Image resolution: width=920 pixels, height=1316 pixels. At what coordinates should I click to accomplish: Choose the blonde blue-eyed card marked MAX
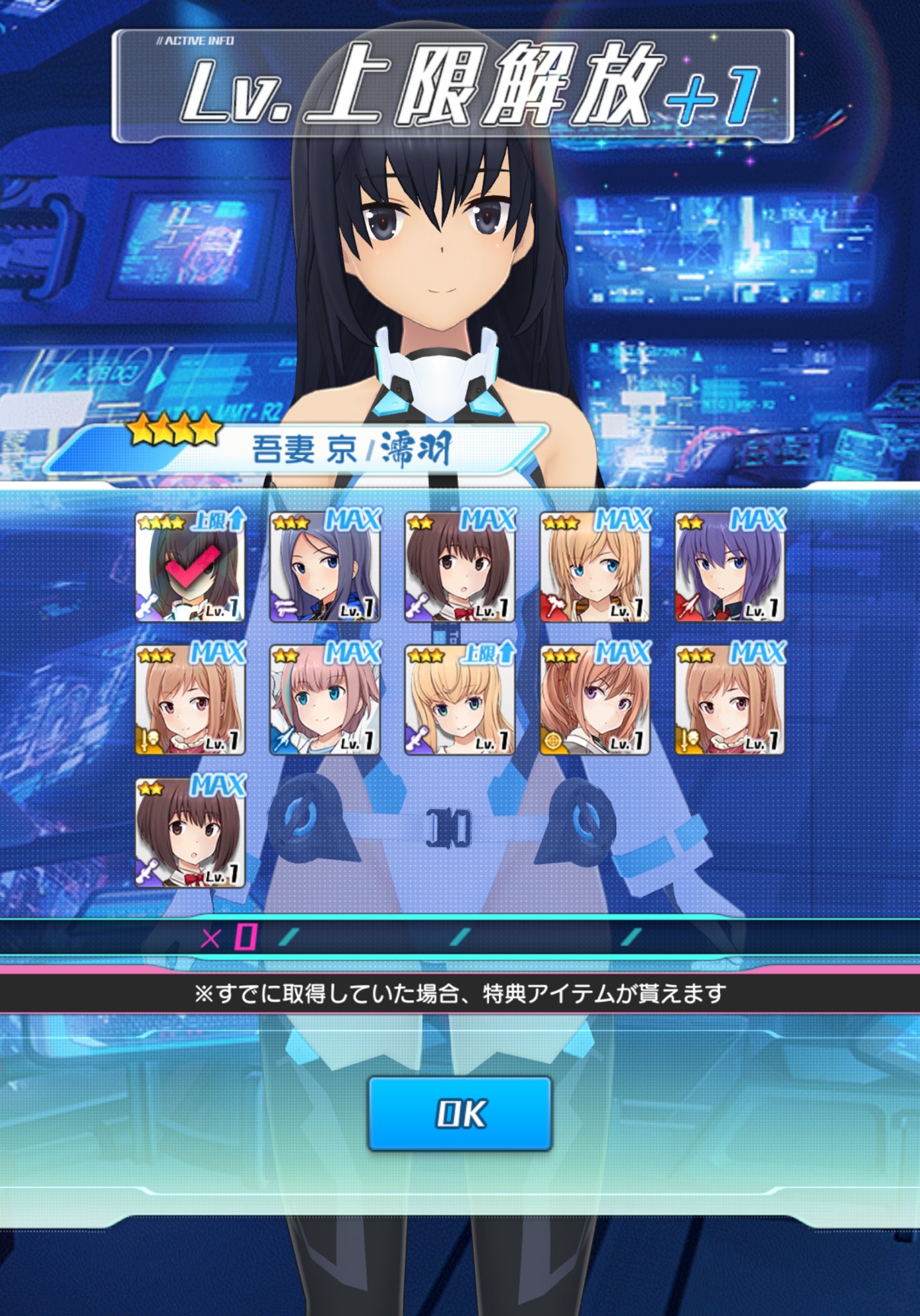595,567
